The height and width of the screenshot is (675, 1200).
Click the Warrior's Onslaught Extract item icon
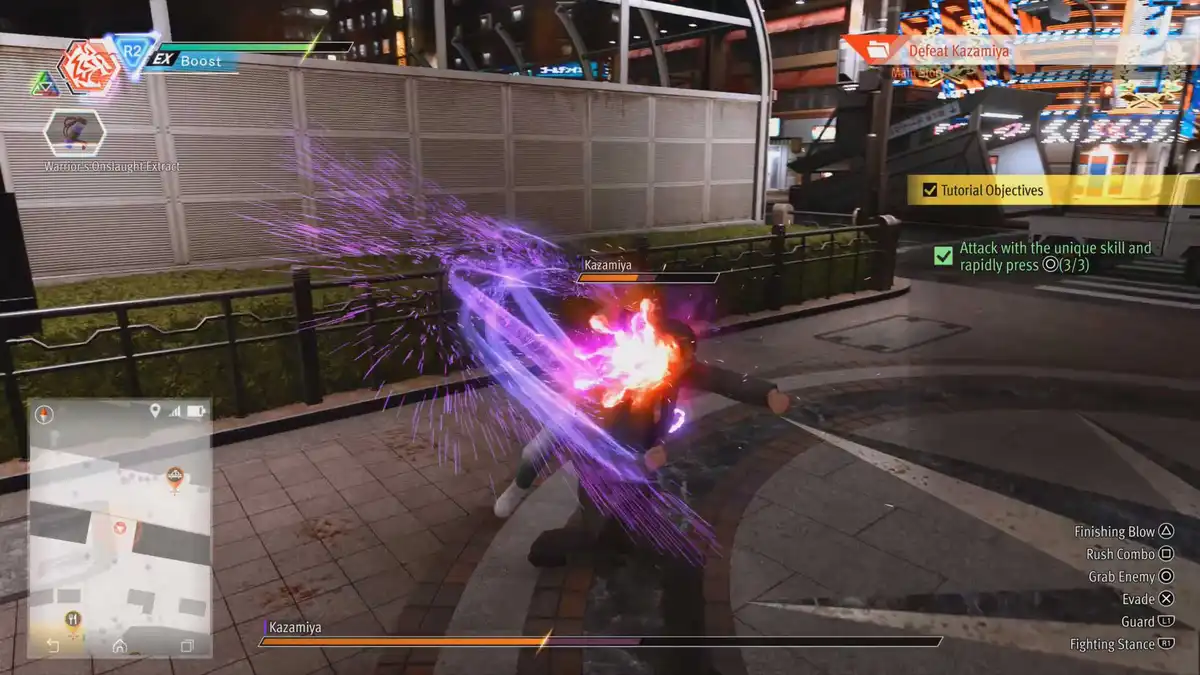75,132
